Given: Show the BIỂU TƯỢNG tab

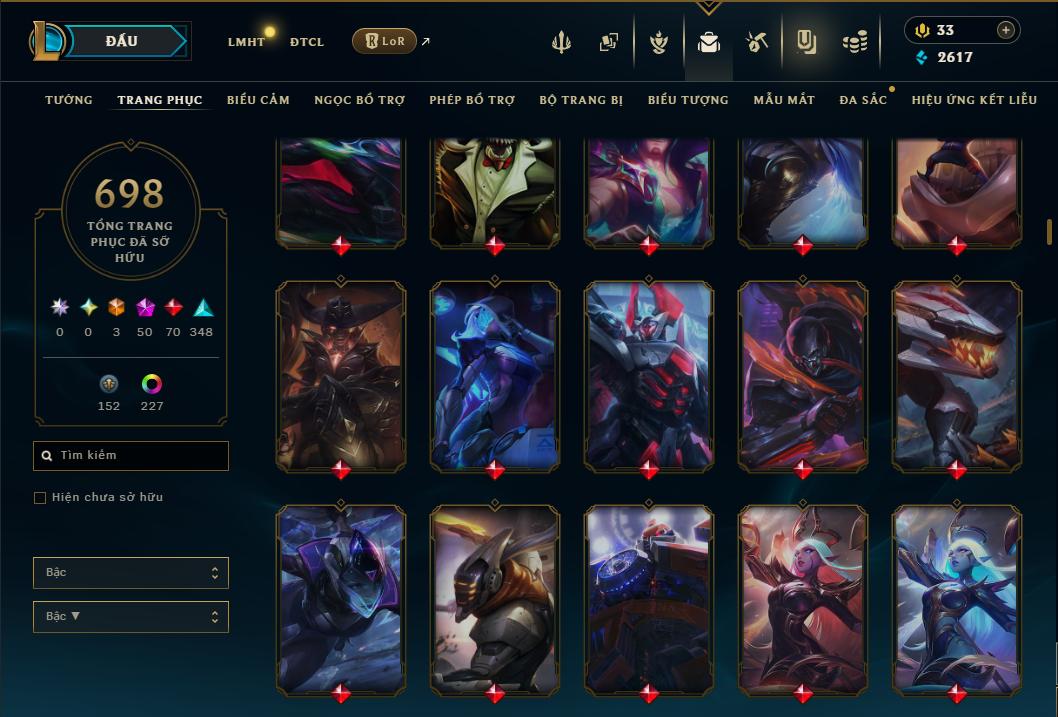Looking at the screenshot, I should coord(688,100).
